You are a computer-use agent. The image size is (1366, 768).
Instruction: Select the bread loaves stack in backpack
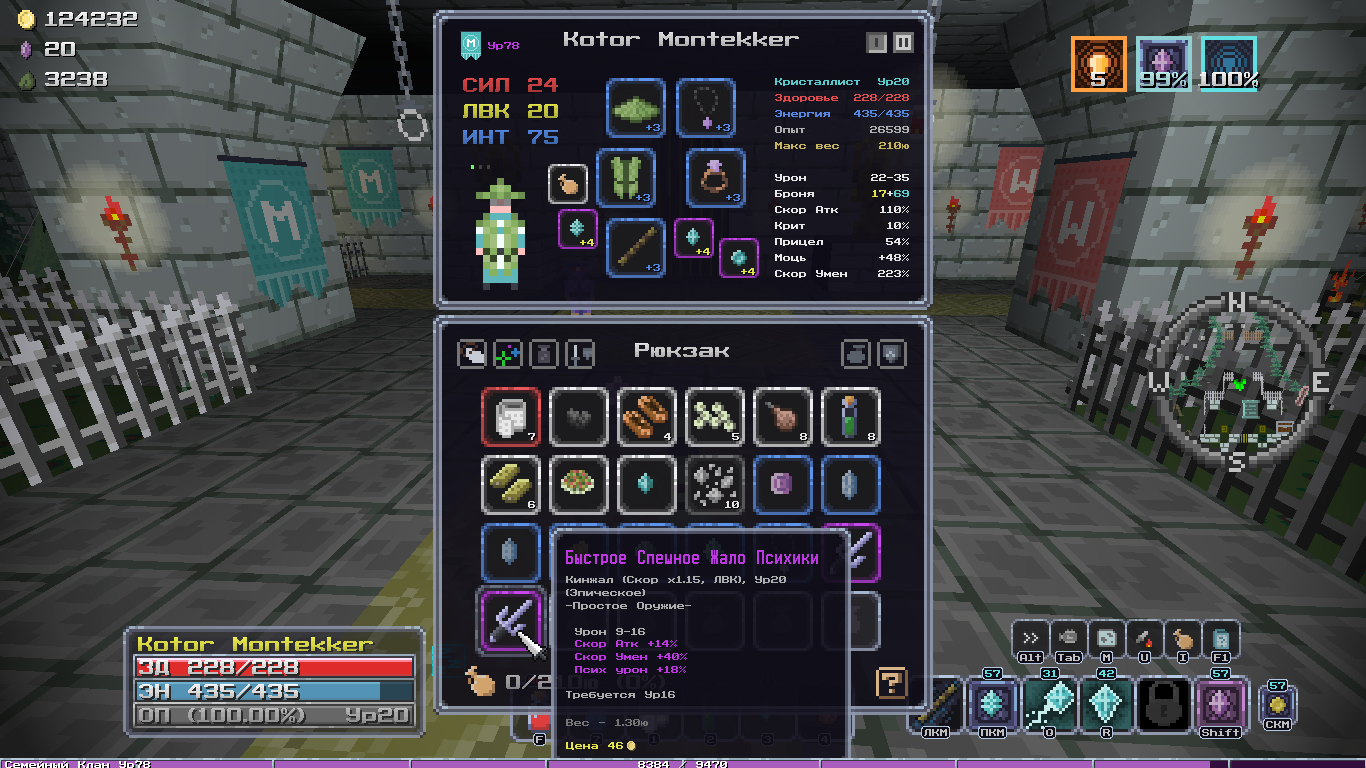(x=647, y=416)
